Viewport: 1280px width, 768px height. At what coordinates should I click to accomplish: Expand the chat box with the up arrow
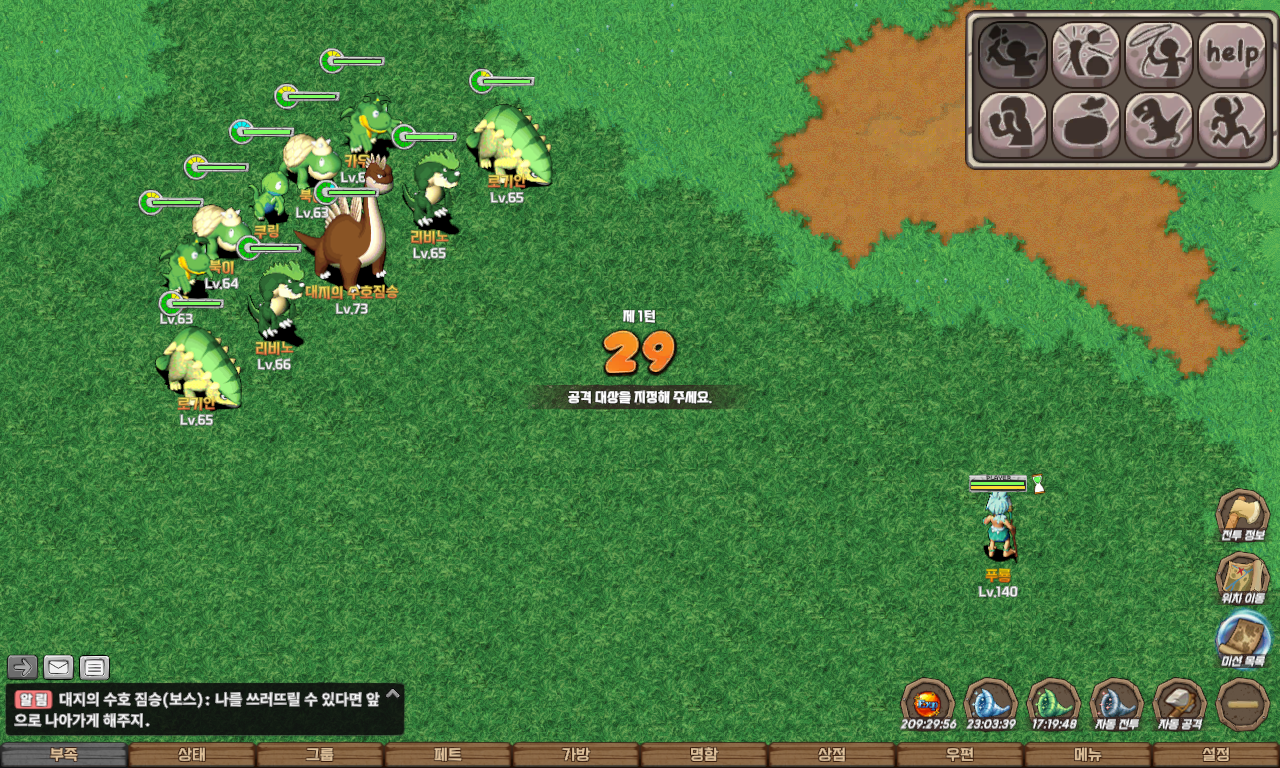point(393,693)
